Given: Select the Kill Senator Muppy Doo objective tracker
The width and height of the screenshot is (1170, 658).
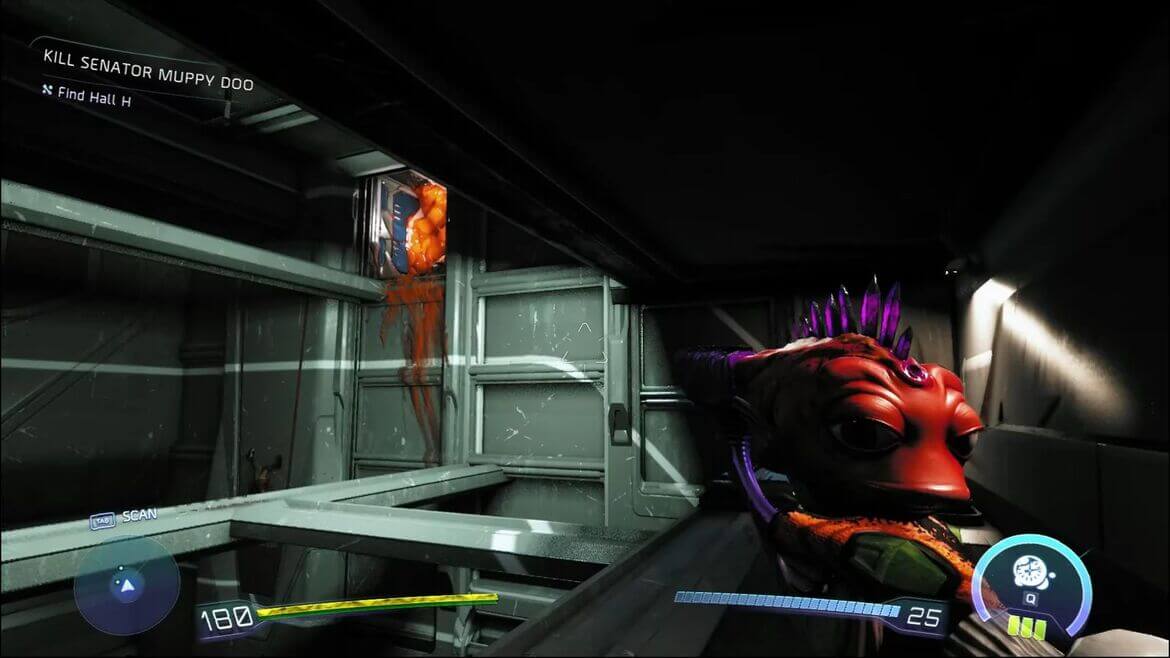Looking at the screenshot, I should [x=148, y=82].
